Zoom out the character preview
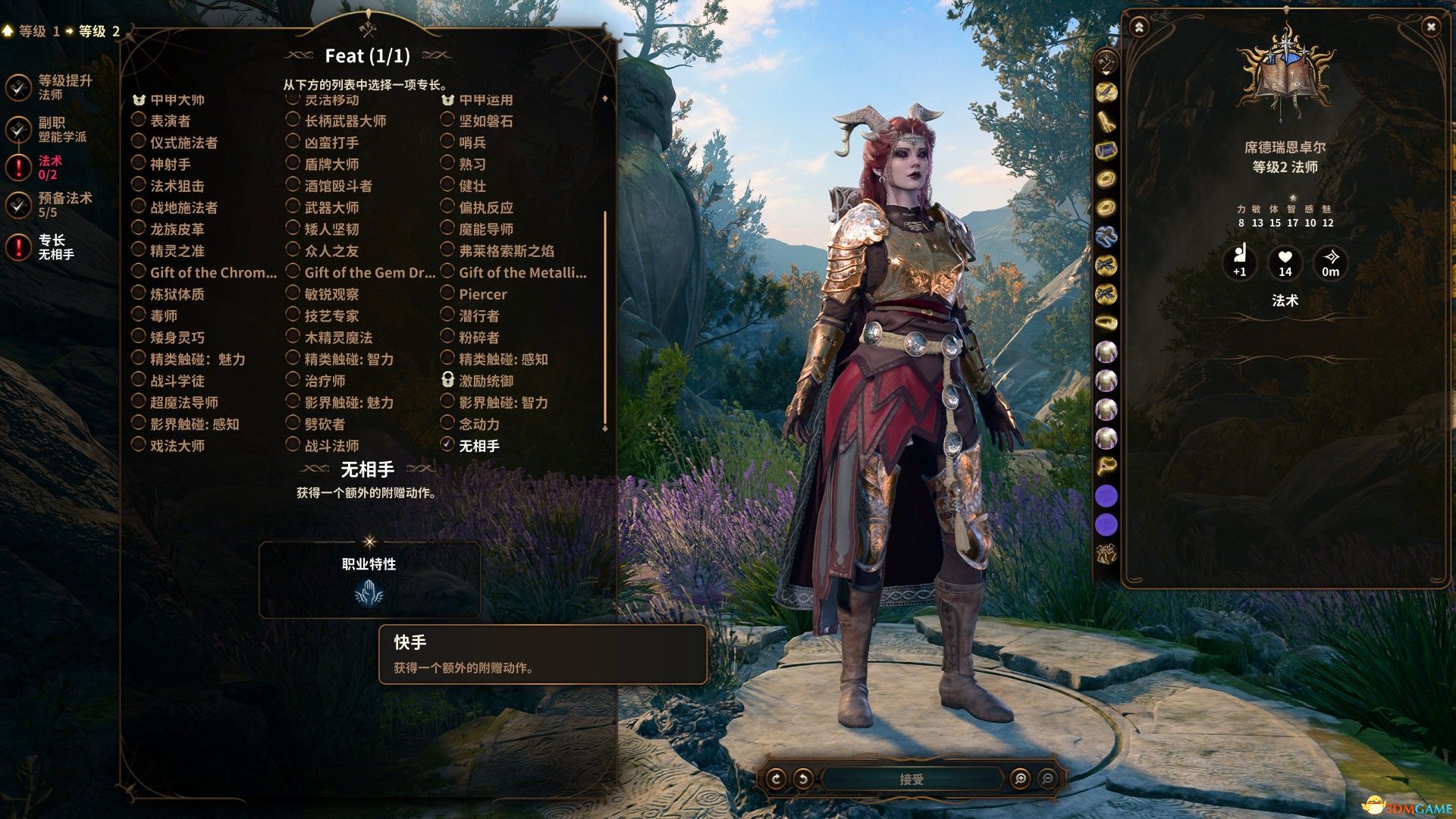 coord(1047,779)
